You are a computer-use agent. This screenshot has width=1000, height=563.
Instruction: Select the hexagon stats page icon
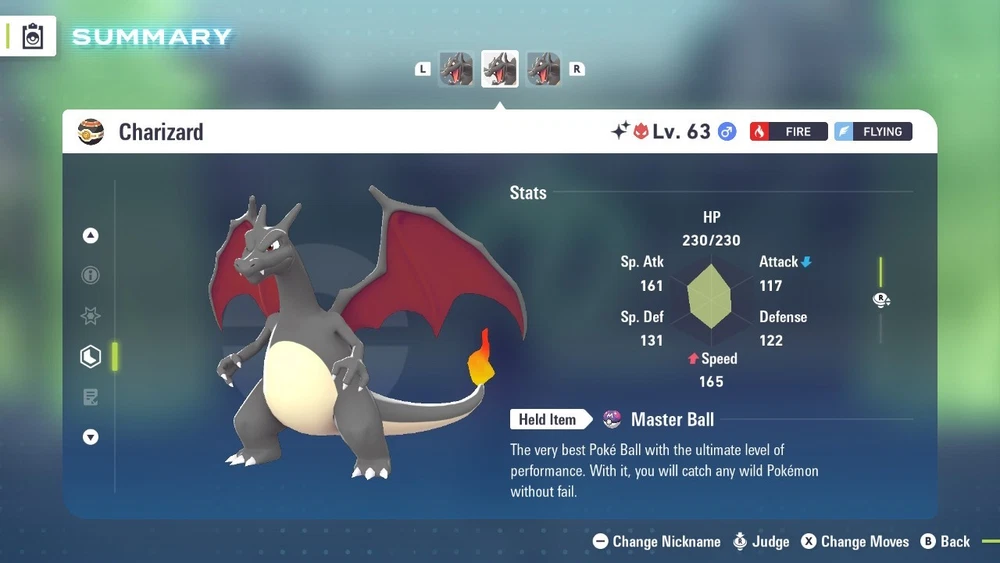(x=91, y=357)
